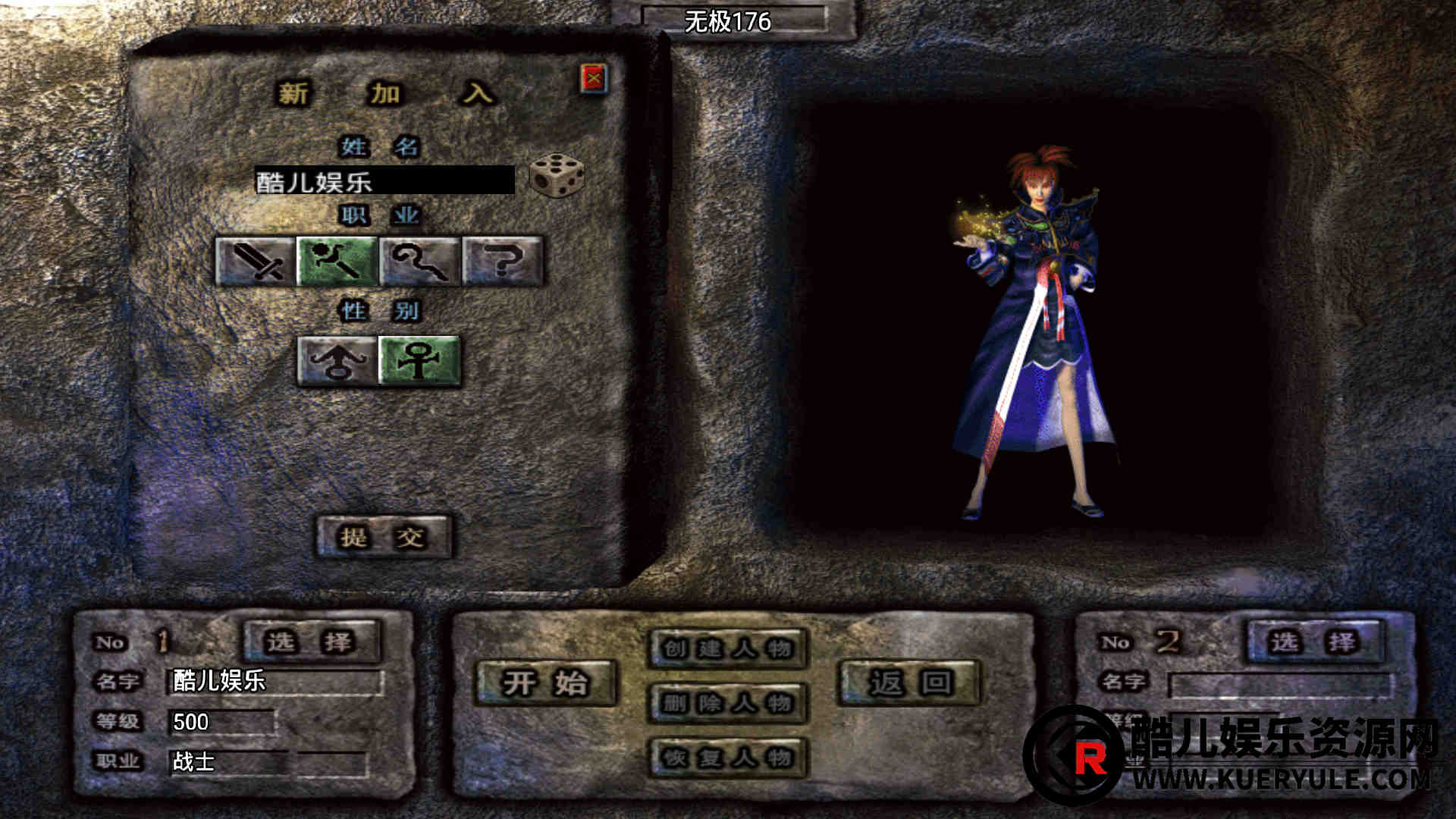Viewport: 1456px width, 819px height.
Task: Go back with the 返回 button
Action: [909, 683]
